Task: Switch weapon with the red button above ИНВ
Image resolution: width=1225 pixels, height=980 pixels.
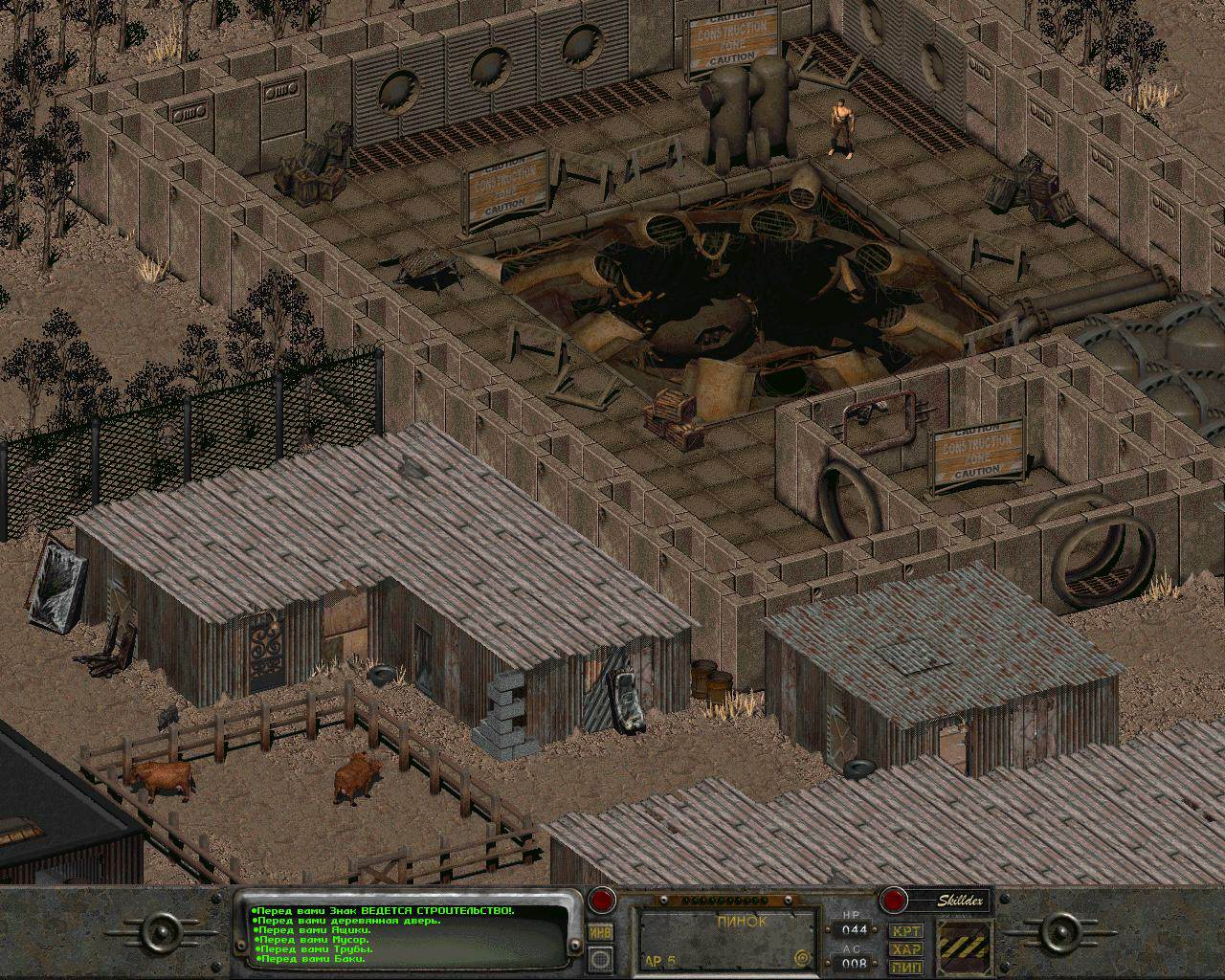Action: (x=602, y=901)
